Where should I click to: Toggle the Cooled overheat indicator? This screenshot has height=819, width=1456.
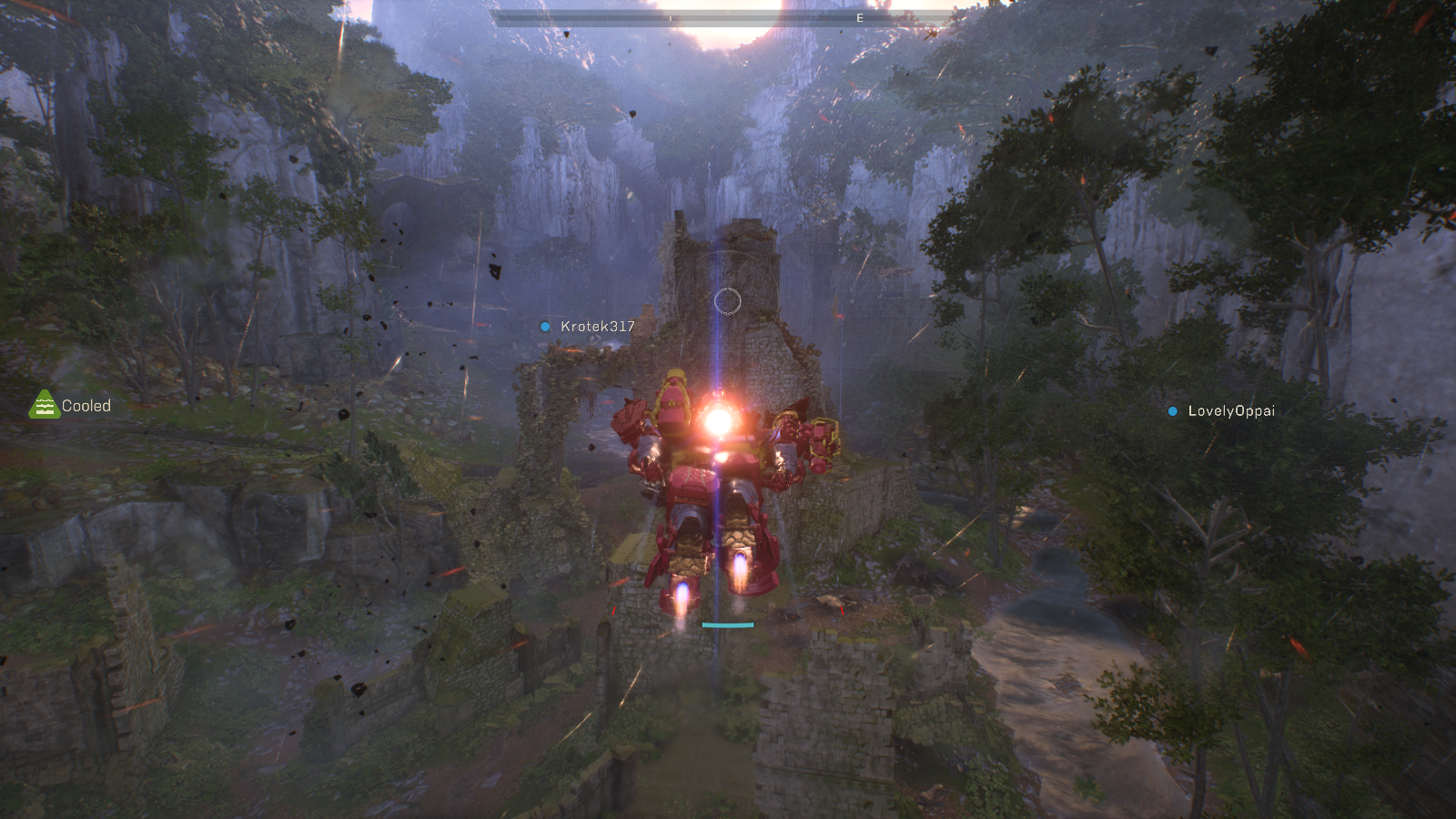point(43,405)
